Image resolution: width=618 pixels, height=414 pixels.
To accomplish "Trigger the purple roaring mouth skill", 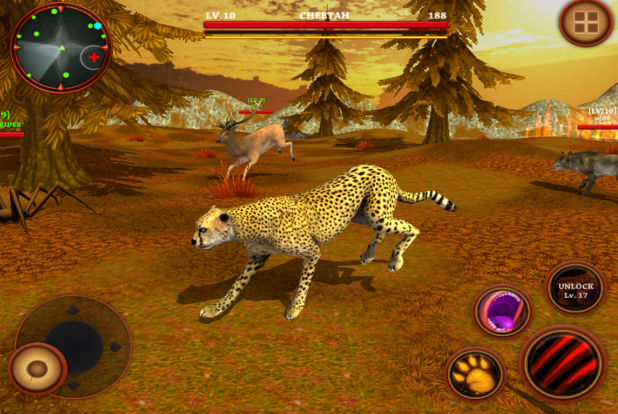I will pyautogui.click(x=501, y=311).
